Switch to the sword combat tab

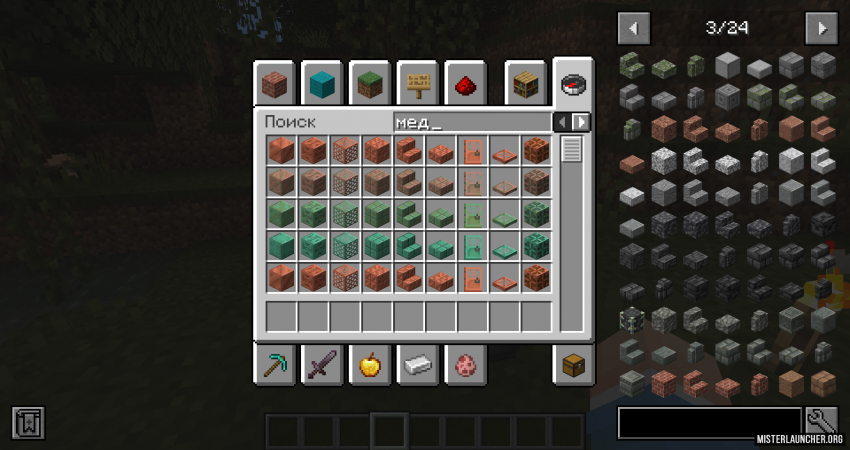point(321,365)
